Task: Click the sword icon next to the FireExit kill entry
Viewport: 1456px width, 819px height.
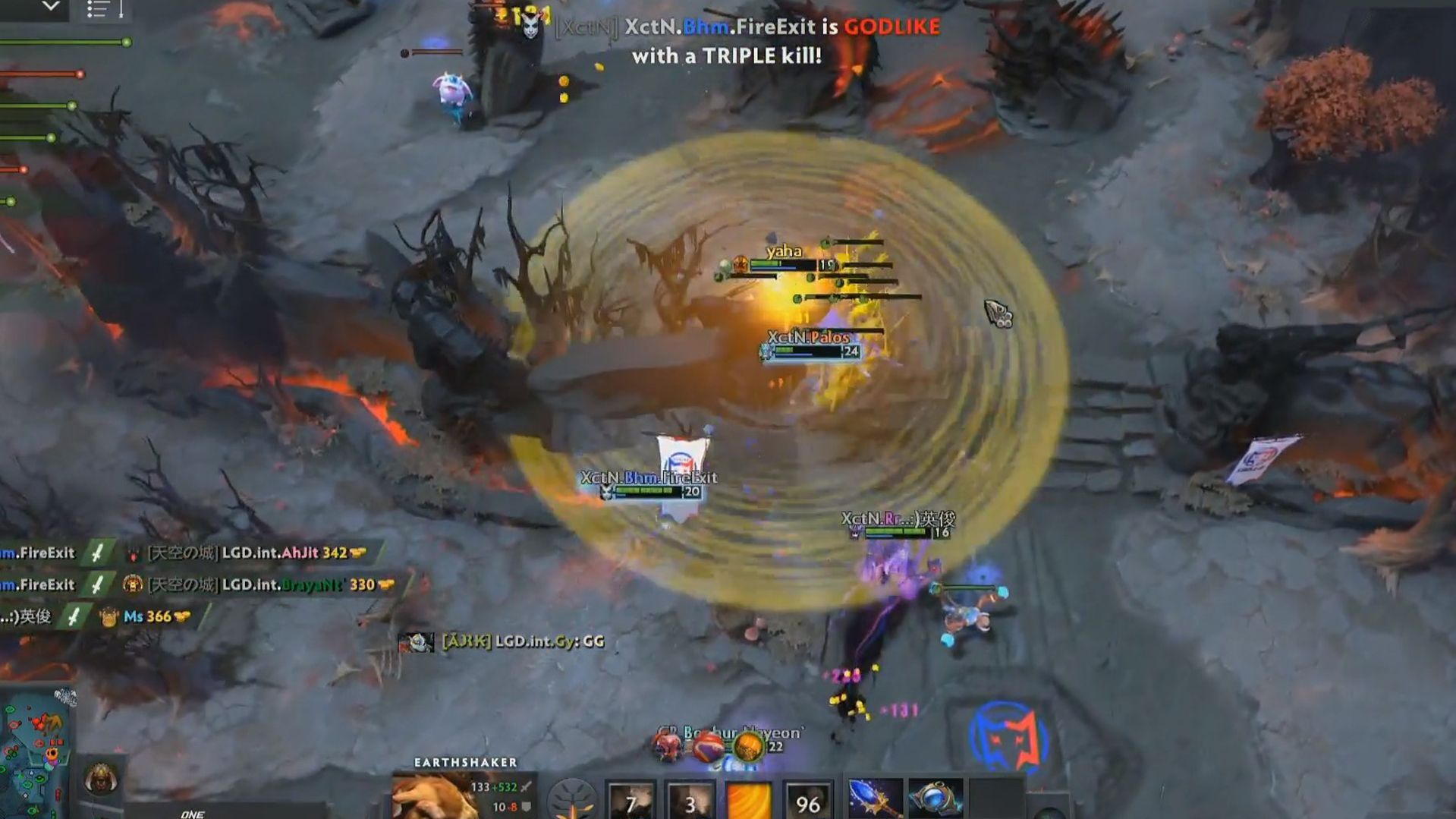Action: point(96,553)
